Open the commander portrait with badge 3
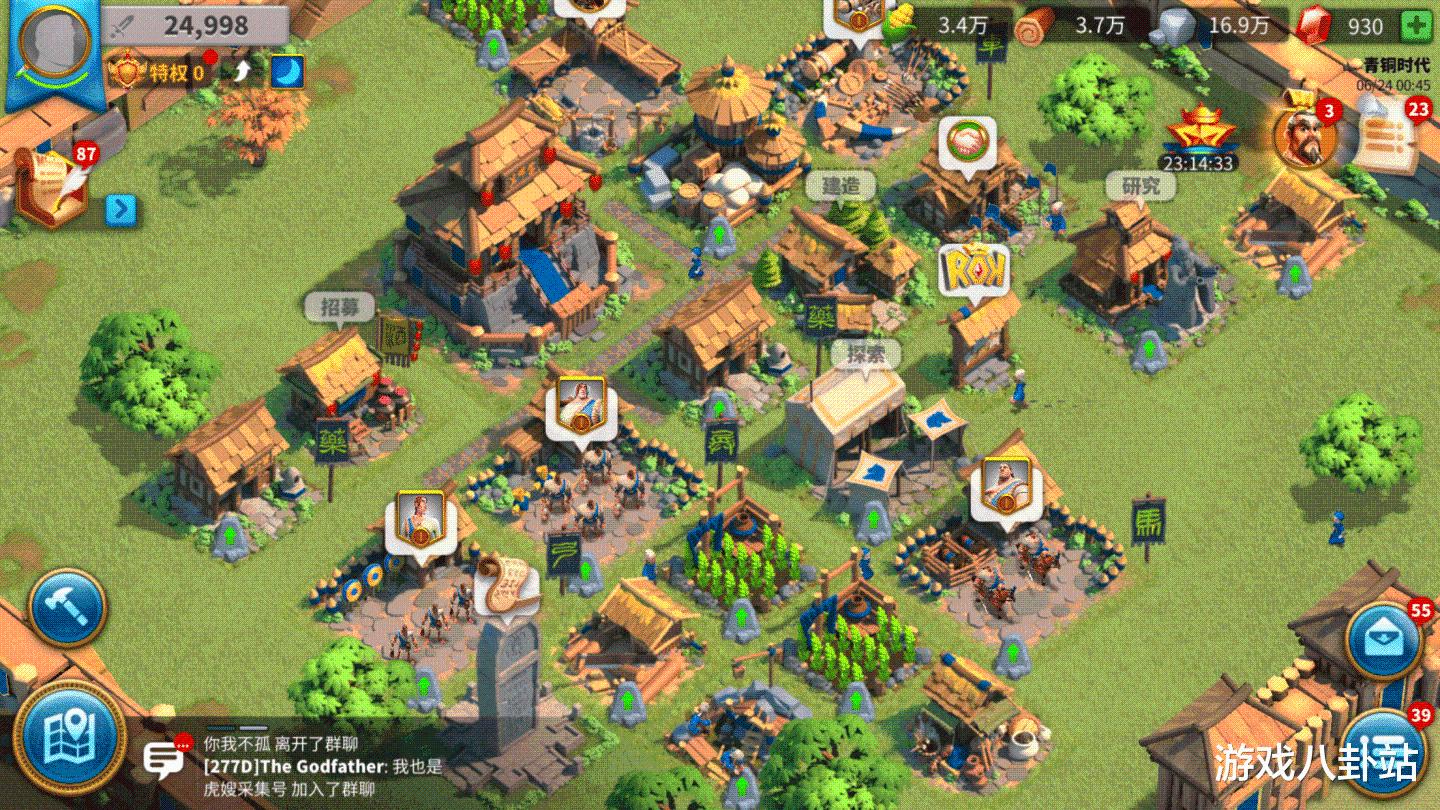Screen dimensions: 1440x810 coord(1305,137)
